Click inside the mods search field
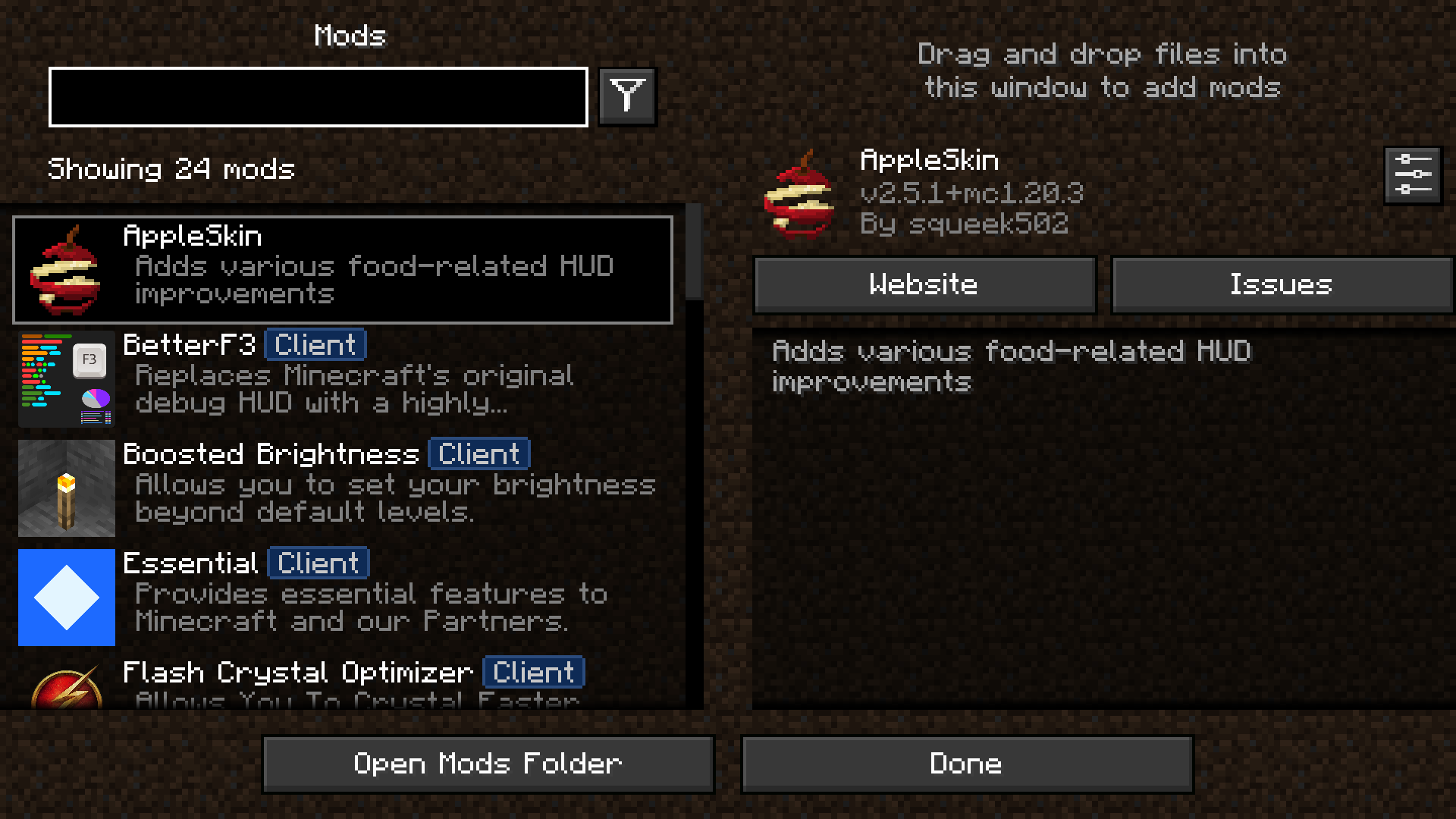 pos(317,96)
